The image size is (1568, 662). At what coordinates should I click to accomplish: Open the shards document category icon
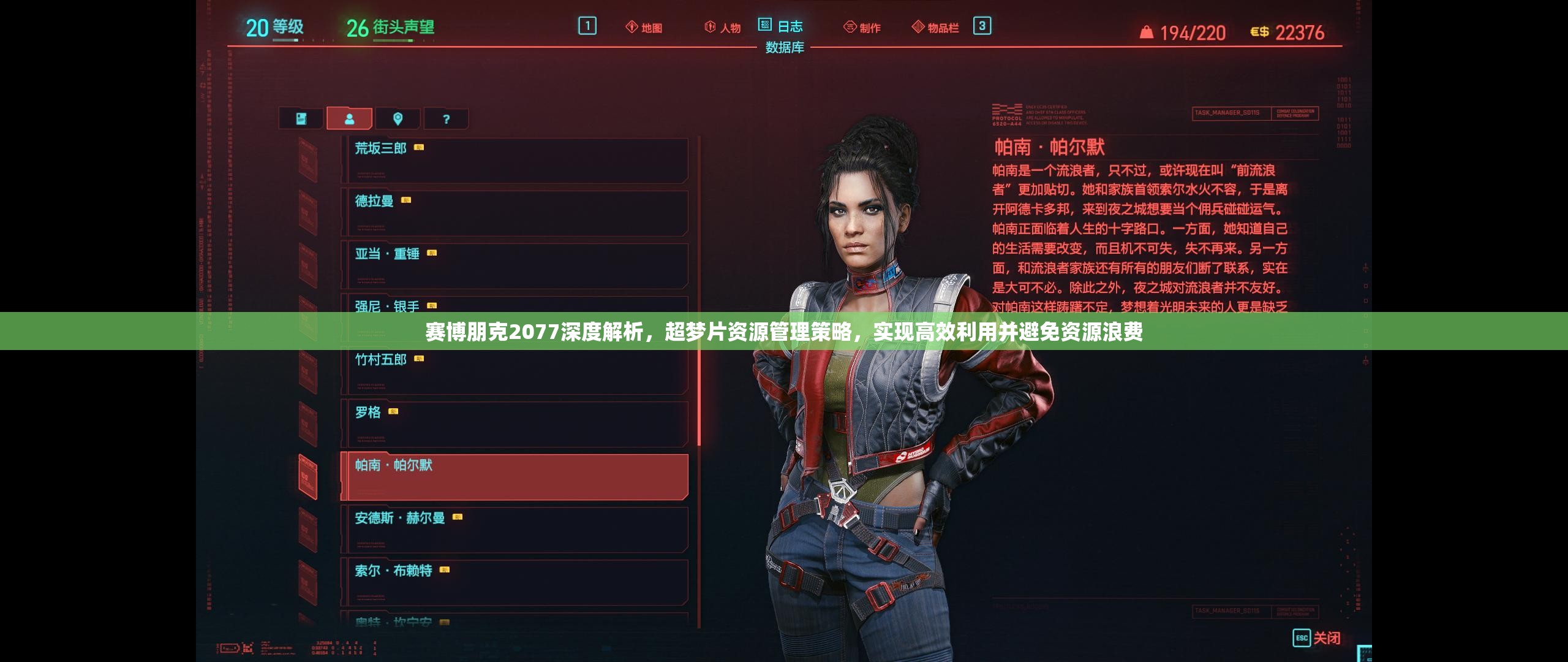click(301, 118)
